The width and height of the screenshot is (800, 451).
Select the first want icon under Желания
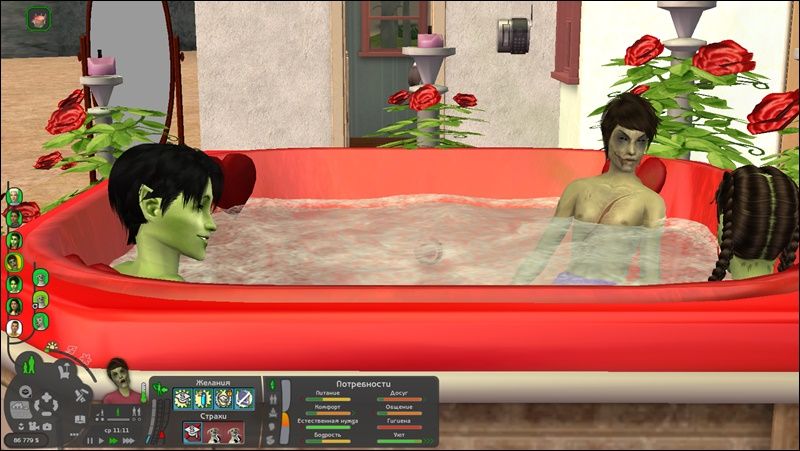182,399
